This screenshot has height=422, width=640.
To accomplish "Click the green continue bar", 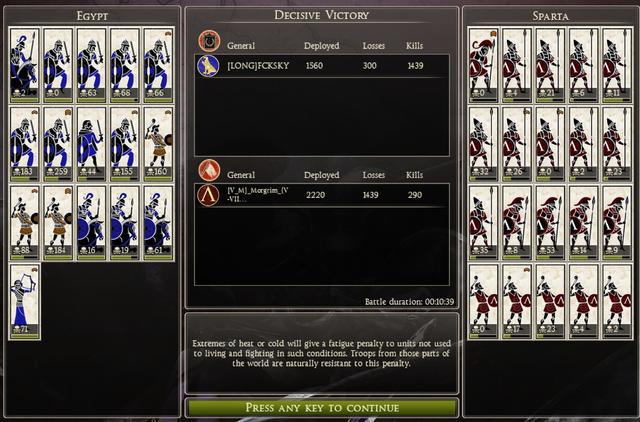I will tap(322, 408).
